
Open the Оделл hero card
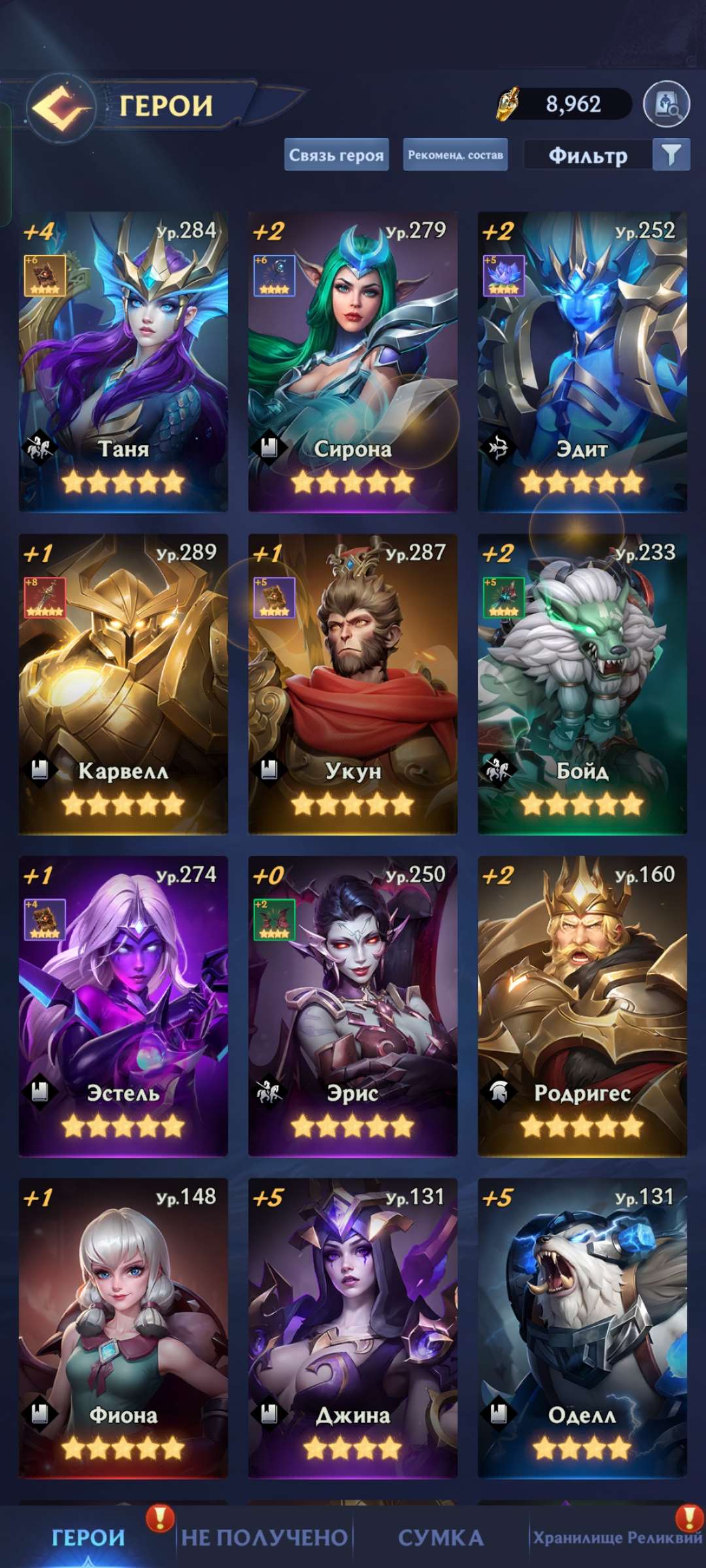pyautogui.click(x=582, y=1328)
